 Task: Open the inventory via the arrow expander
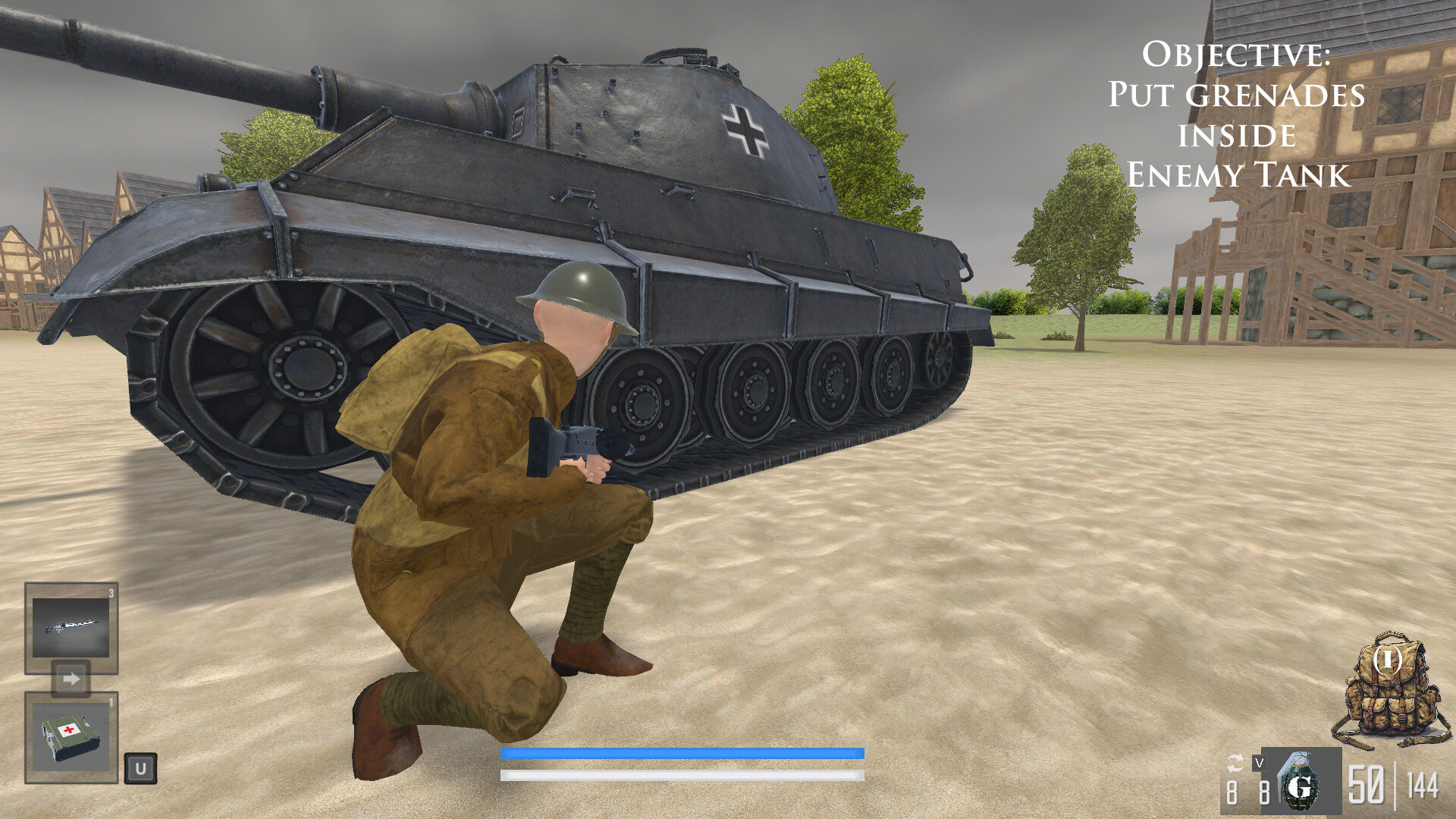(71, 679)
